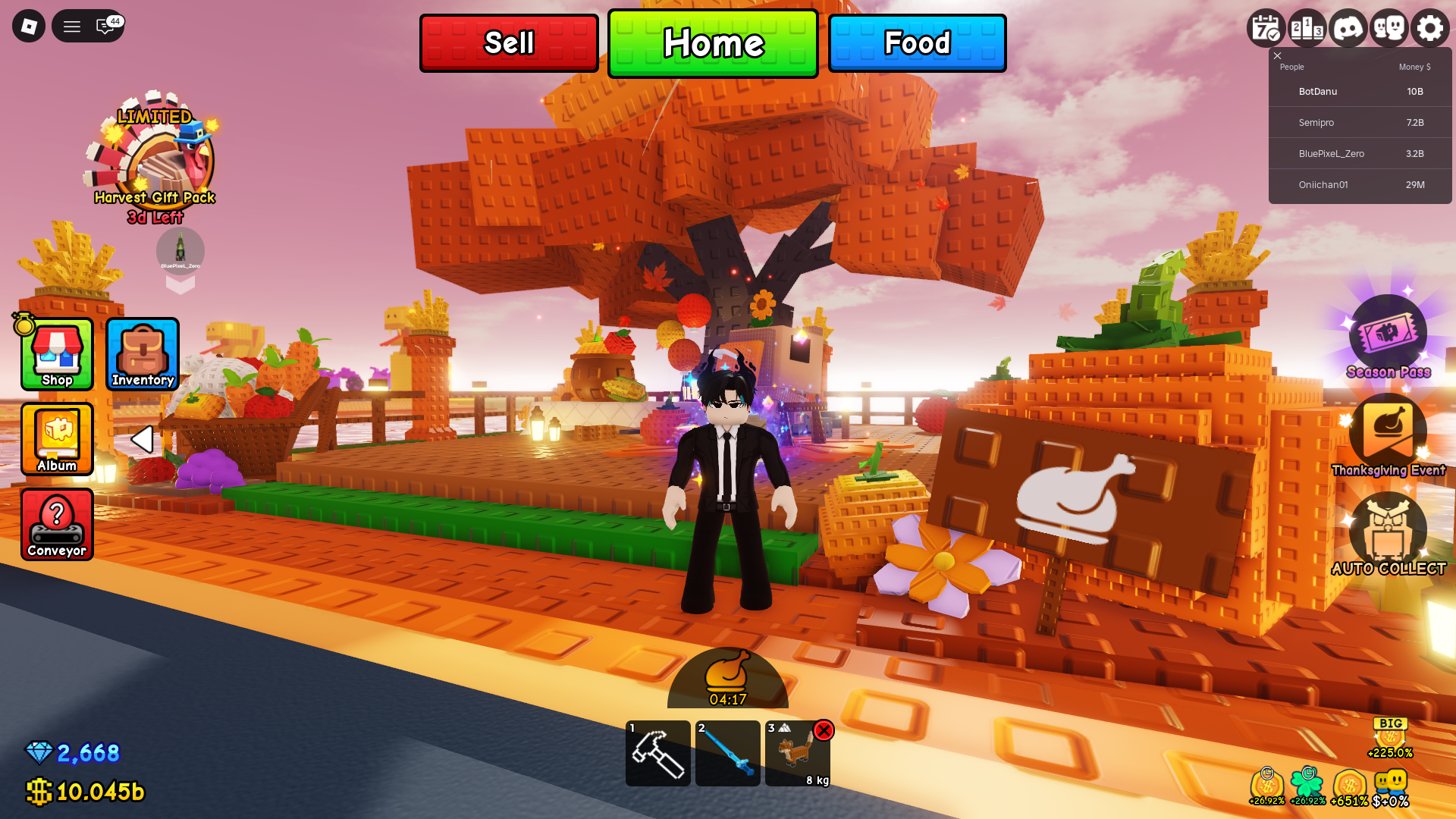Viewport: 1456px width, 819px height.
Task: Close the People leaderboard panel
Action: [1277, 55]
